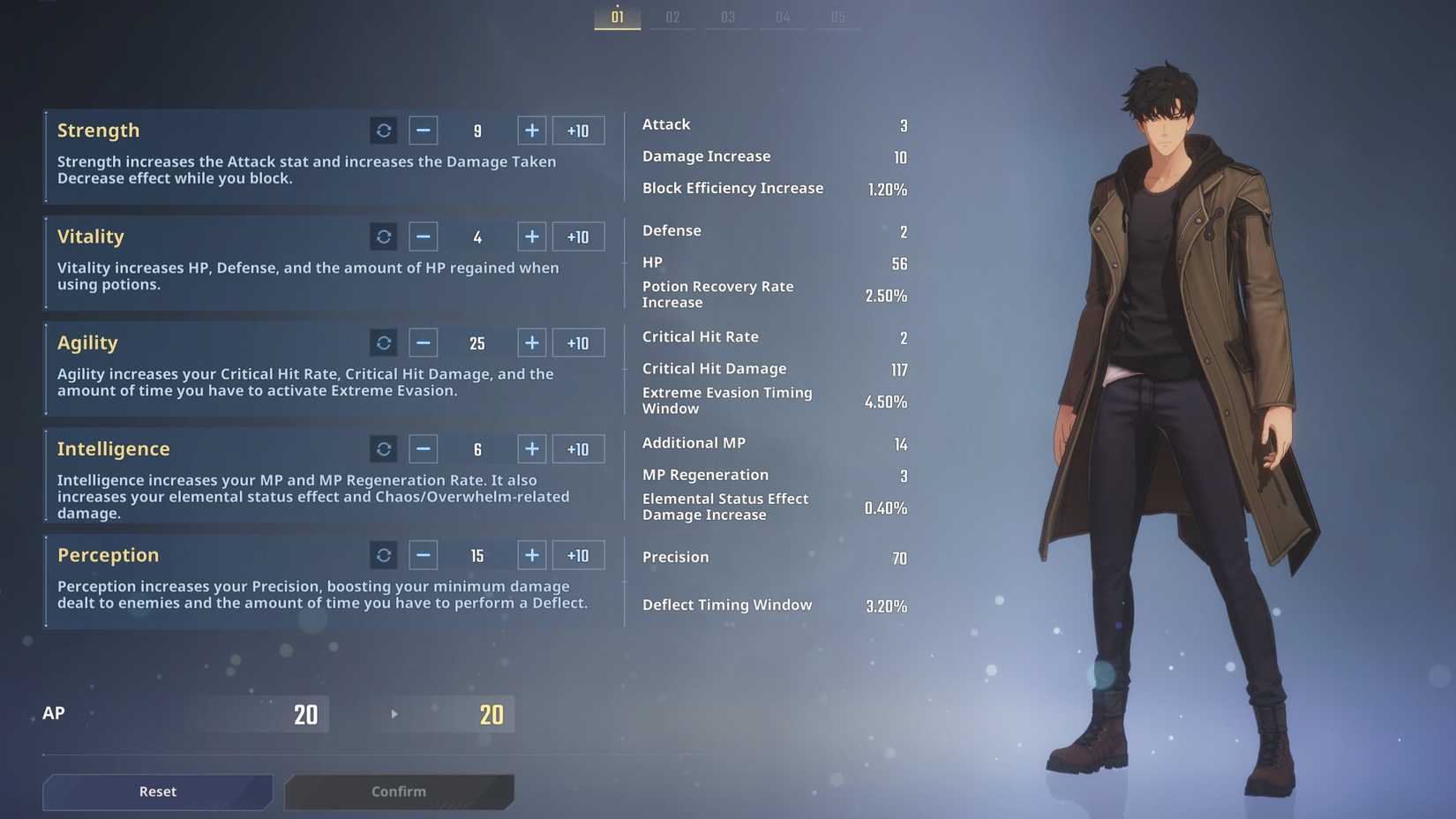This screenshot has width=1456, height=819.
Task: Click the minus icon next to Agility
Action: [x=423, y=342]
